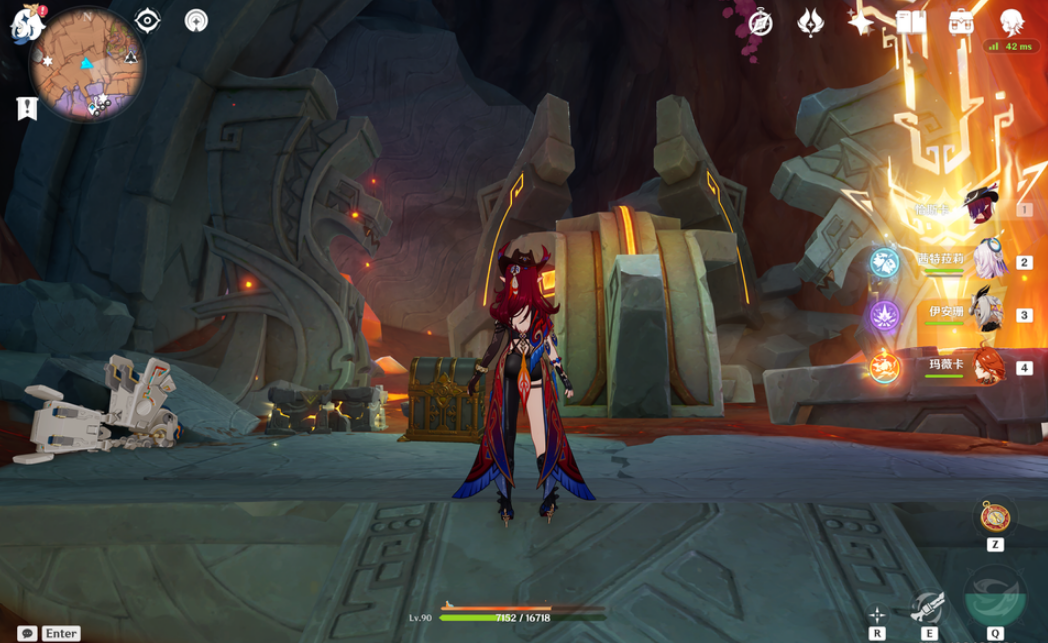Open the quest bookmark icon with exclamation mark
This screenshot has width=1048, height=643.
[x=27, y=108]
